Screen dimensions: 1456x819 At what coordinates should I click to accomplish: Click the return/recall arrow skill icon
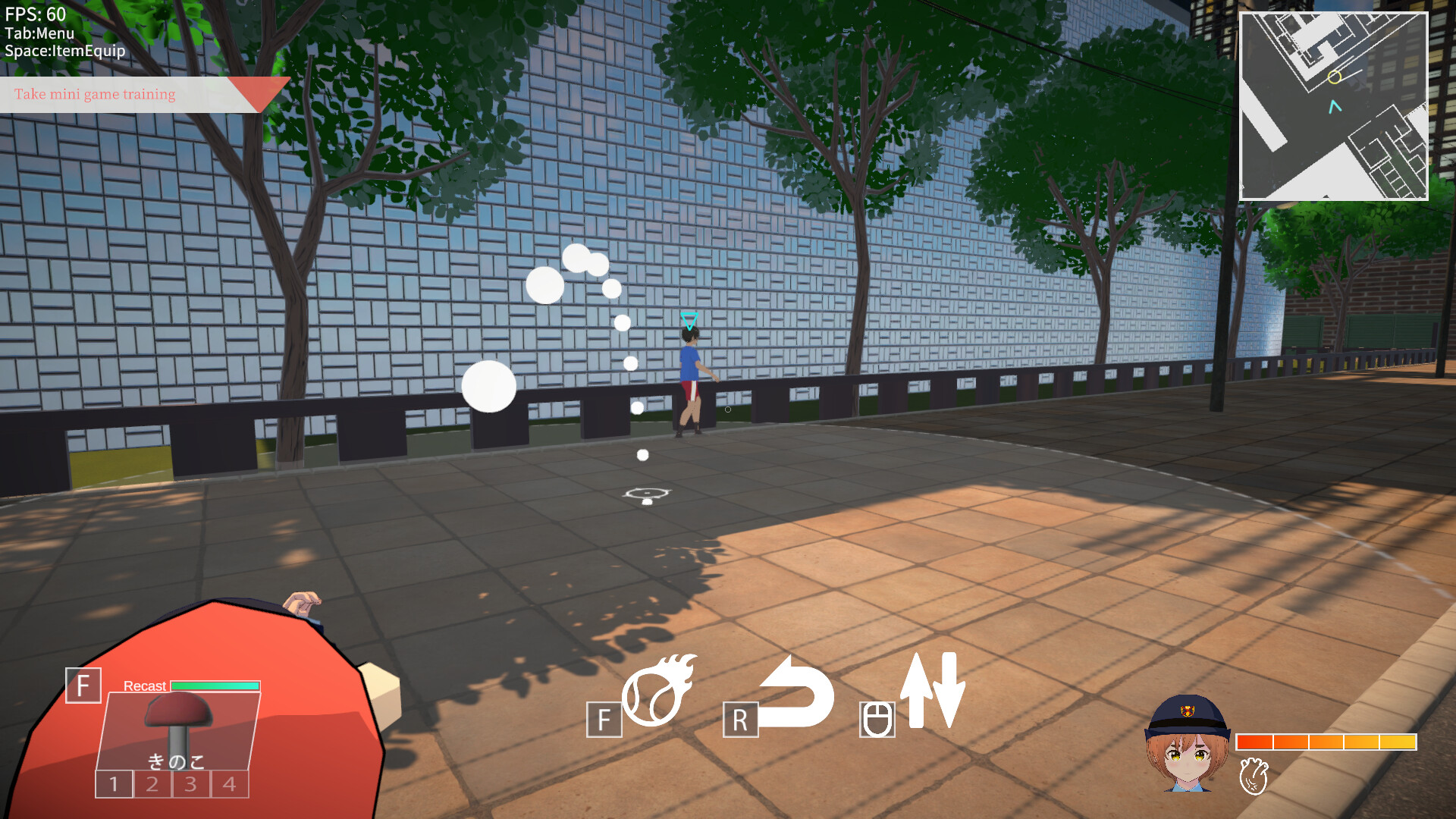click(x=795, y=694)
